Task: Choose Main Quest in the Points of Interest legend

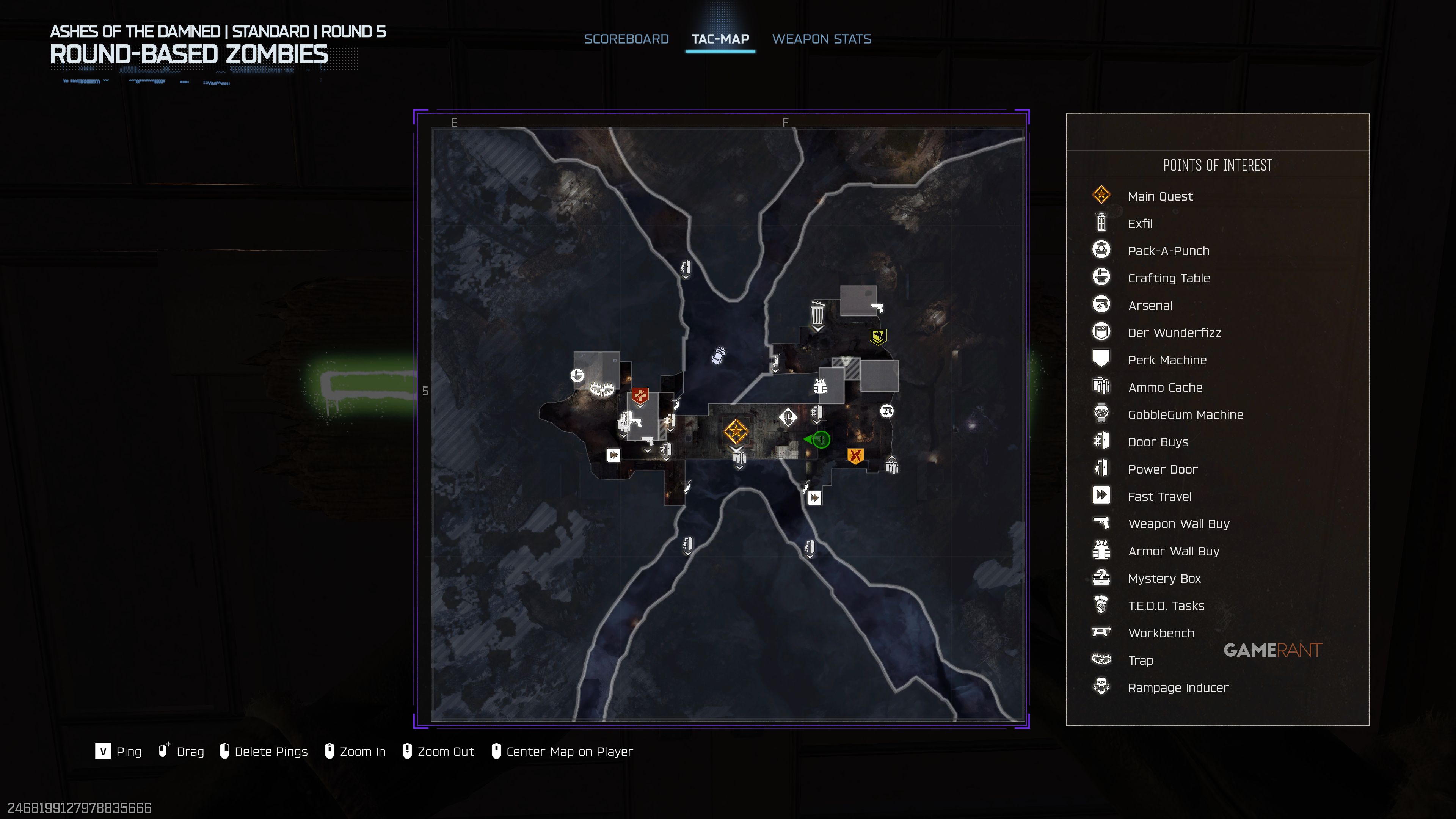Action: 1160,196
